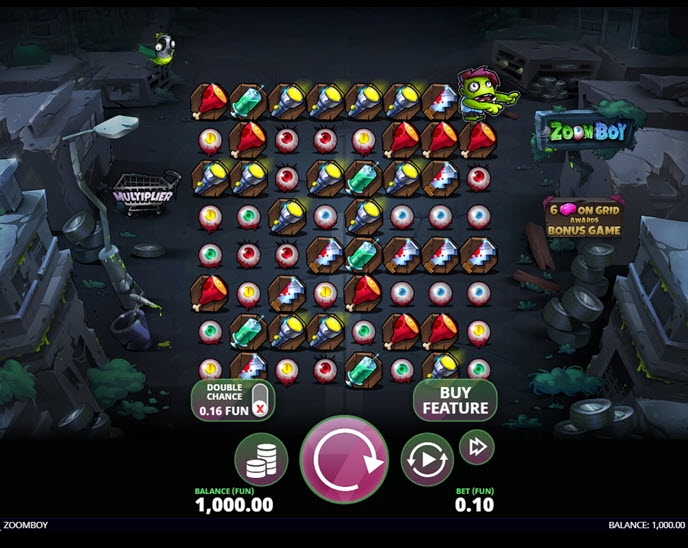The width and height of the screenshot is (688, 548).
Task: Enable turbo mode with the fast-forward button
Action: tap(476, 446)
